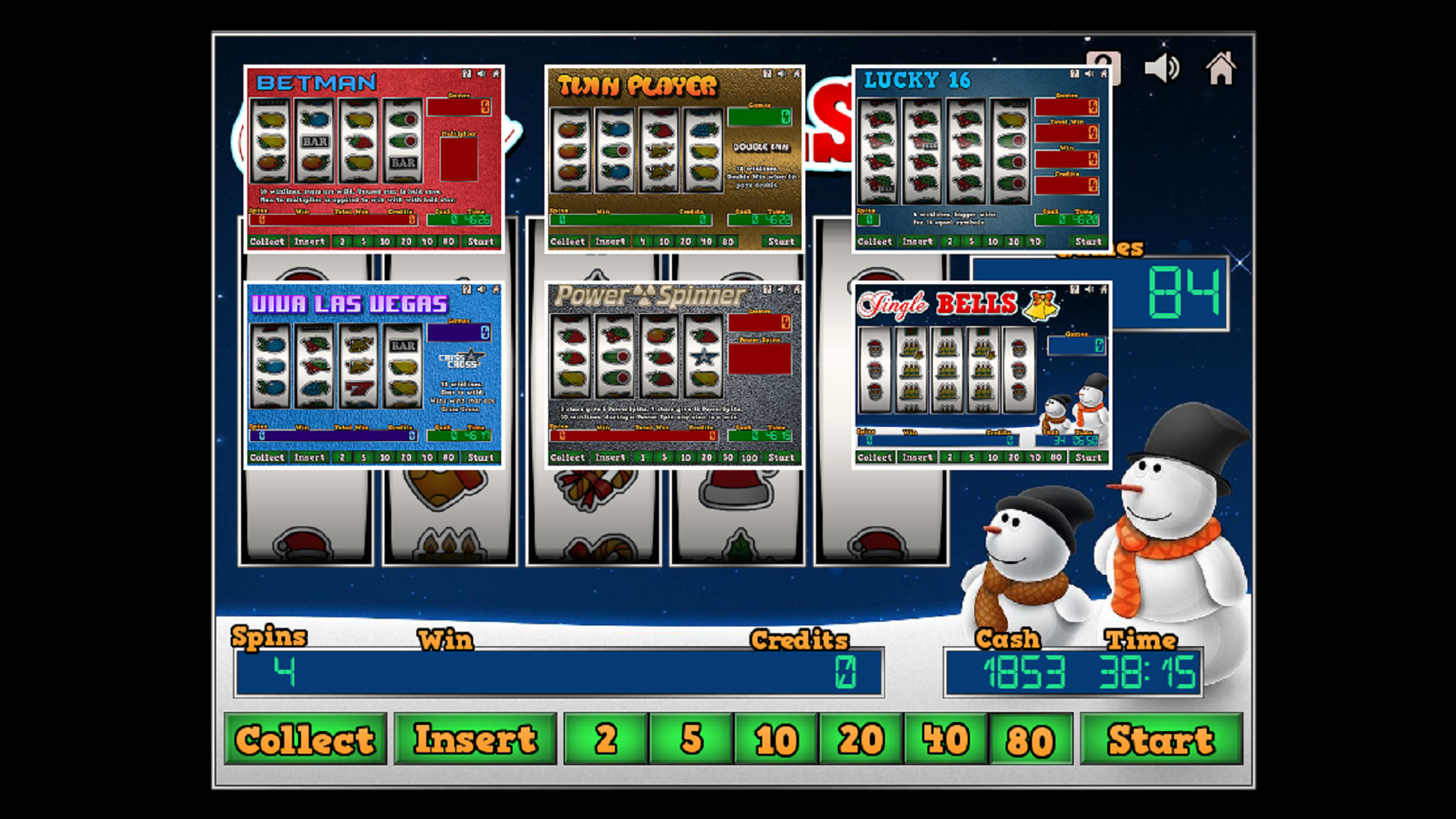Click the home icon on Lucky 16
The width and height of the screenshot is (1456, 819).
tap(1102, 74)
